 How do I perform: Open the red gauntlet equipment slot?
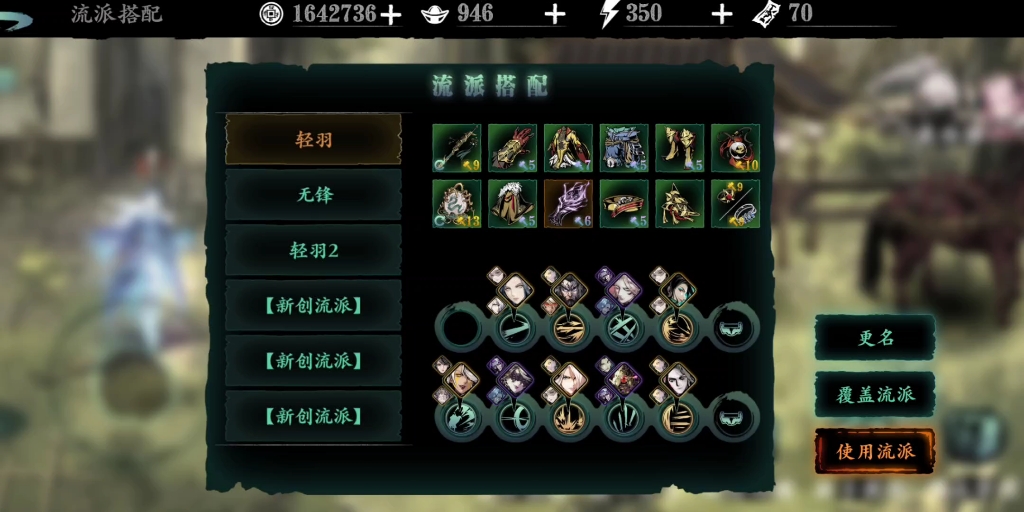[x=513, y=148]
